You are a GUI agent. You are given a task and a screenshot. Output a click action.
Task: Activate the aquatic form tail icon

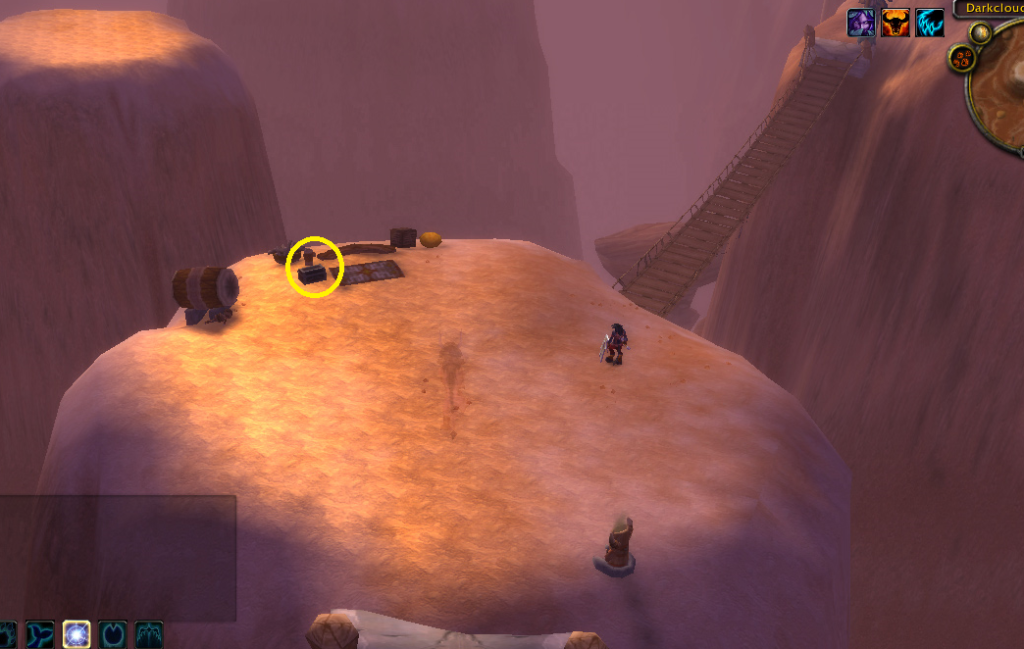point(40,635)
